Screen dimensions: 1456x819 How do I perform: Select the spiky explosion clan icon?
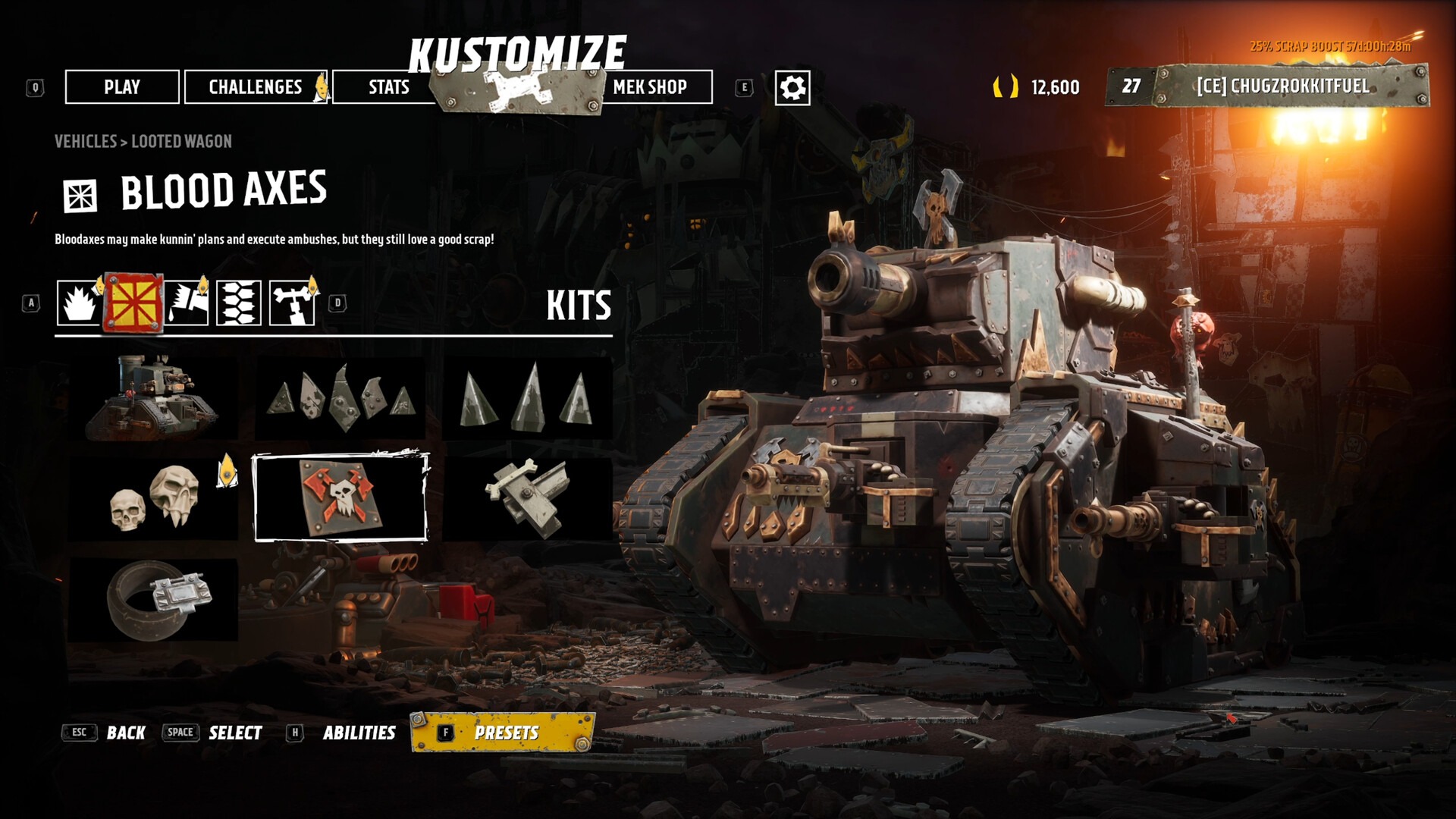(x=79, y=303)
